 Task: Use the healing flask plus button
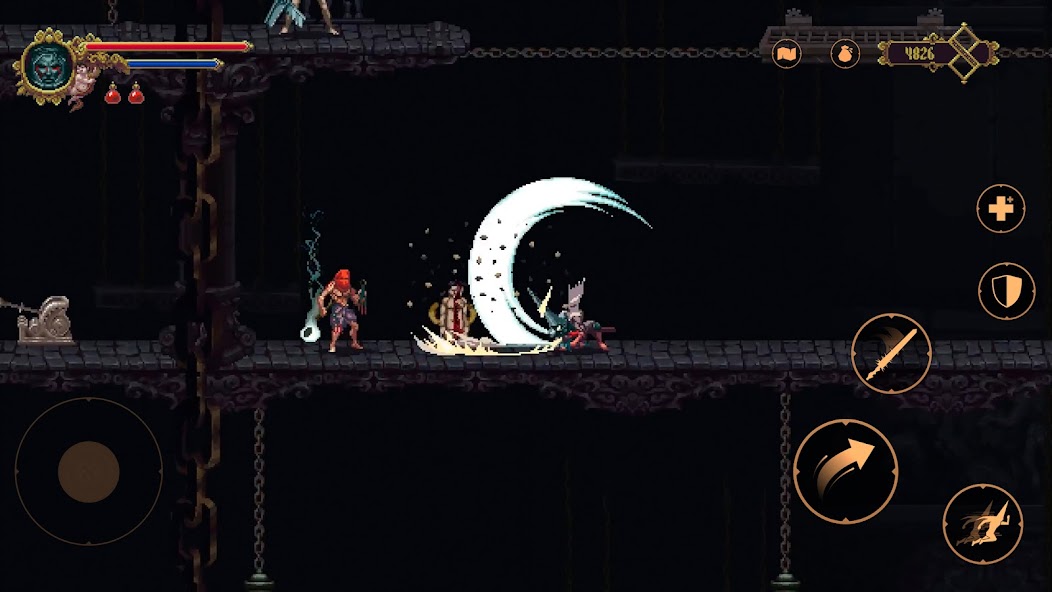1001,209
